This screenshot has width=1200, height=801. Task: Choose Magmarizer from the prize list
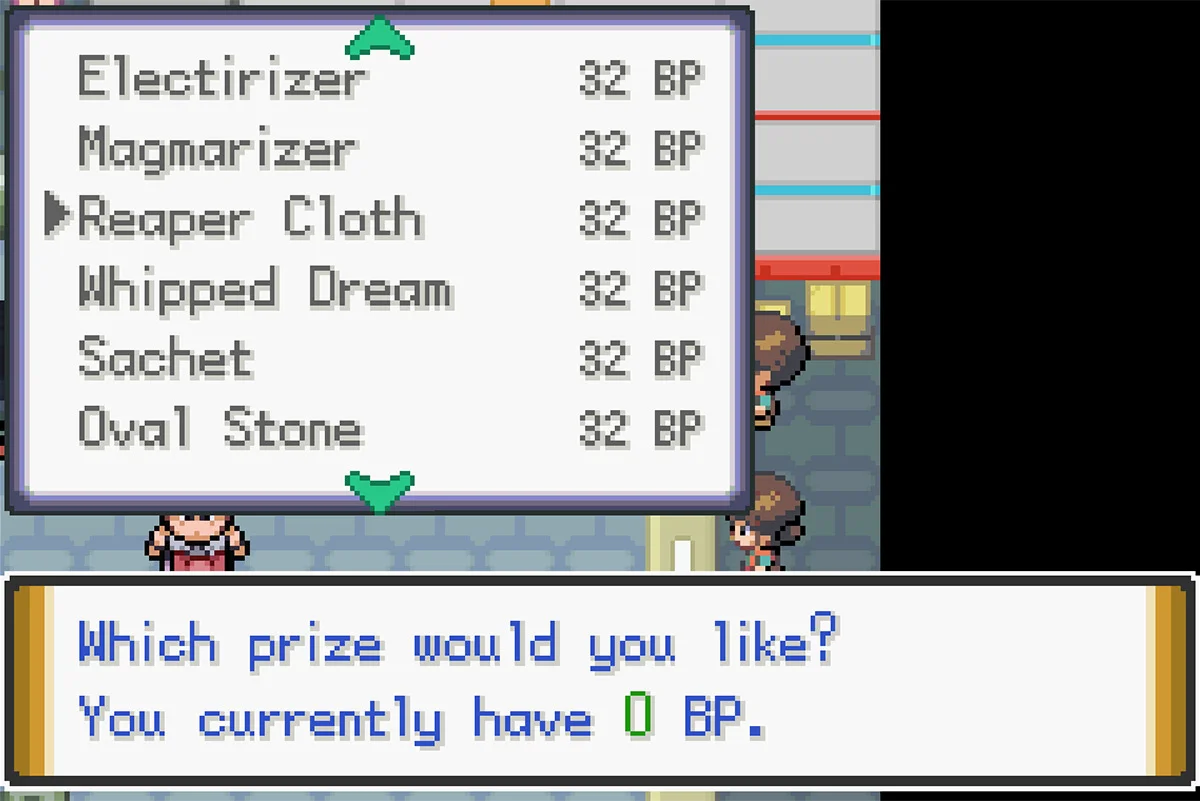pyautogui.click(x=216, y=149)
